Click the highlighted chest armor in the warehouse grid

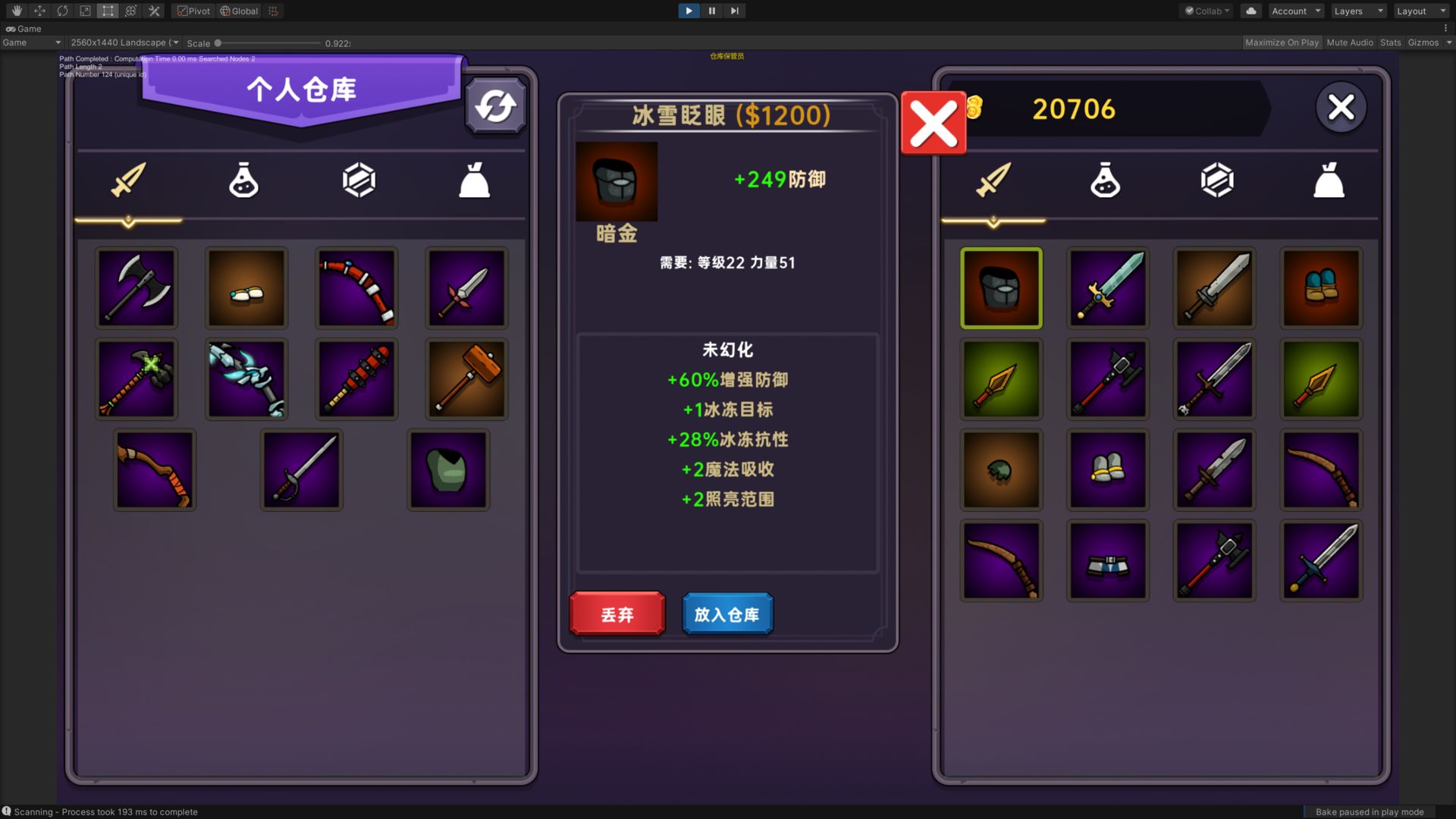tap(1001, 288)
